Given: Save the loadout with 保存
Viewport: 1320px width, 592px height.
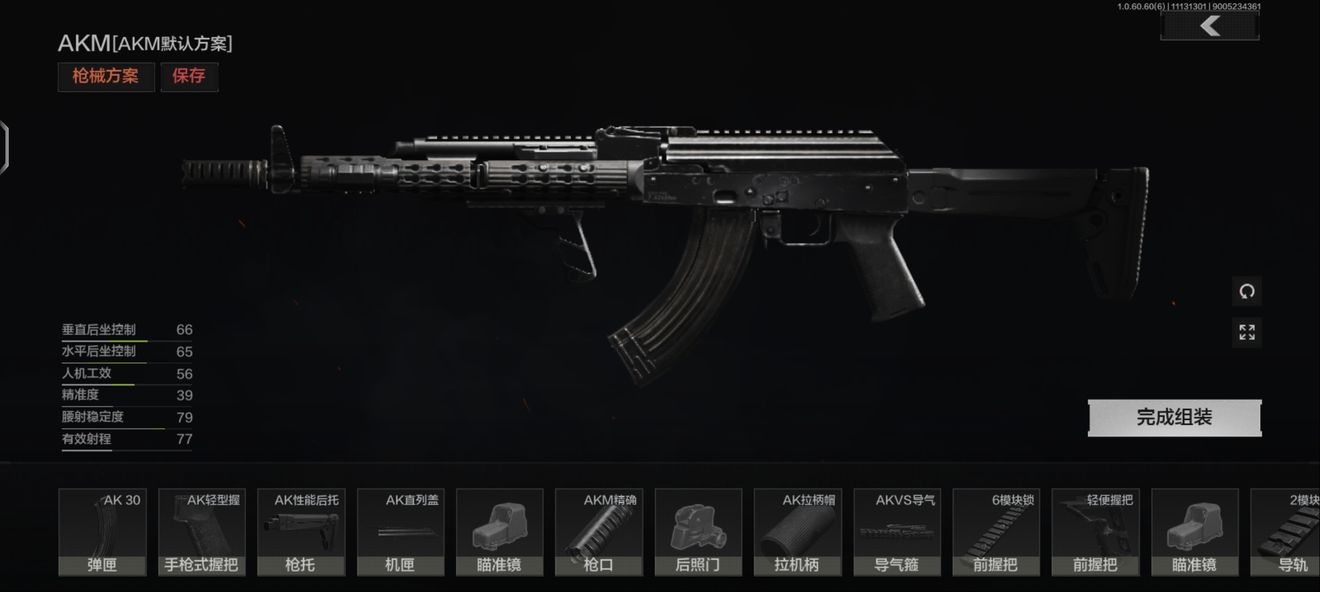Looking at the screenshot, I should pos(189,77).
